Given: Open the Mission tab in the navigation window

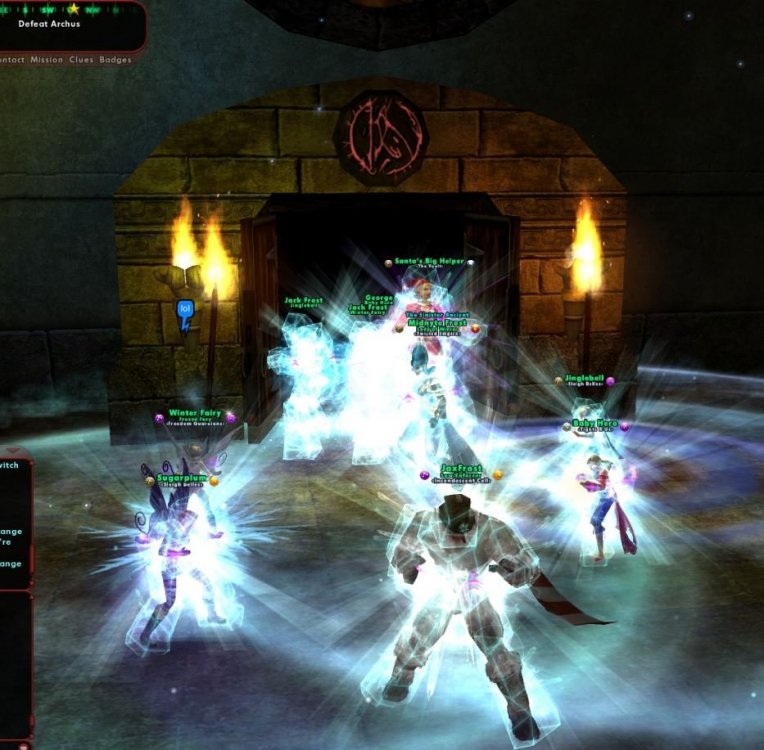Looking at the screenshot, I should [x=46, y=60].
